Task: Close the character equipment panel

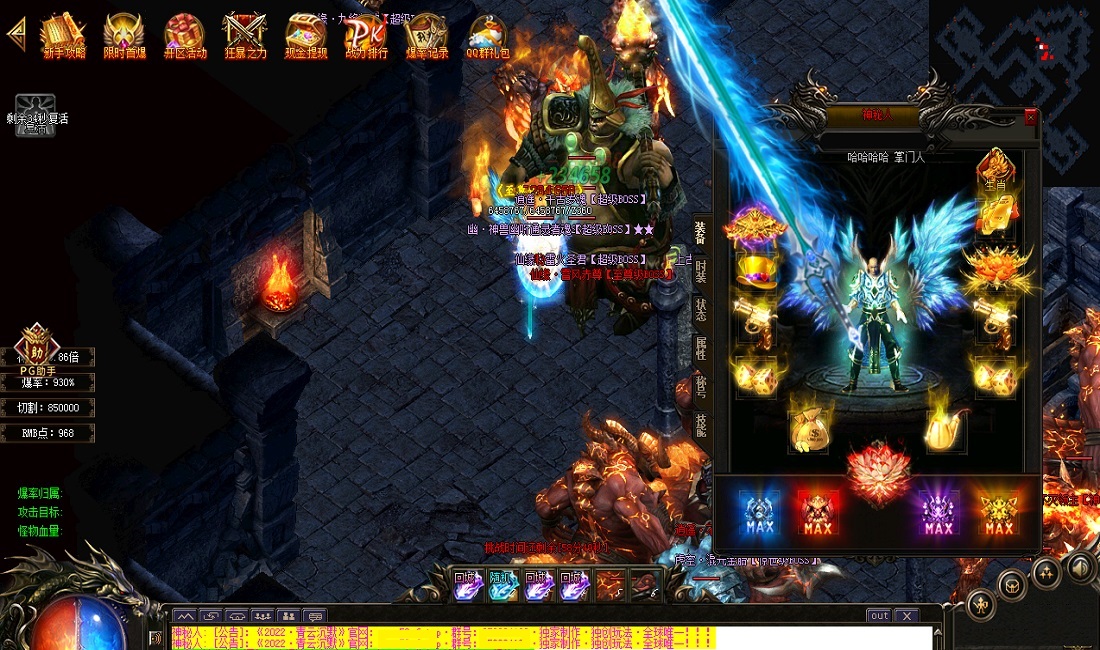Action: pyautogui.click(x=1031, y=117)
